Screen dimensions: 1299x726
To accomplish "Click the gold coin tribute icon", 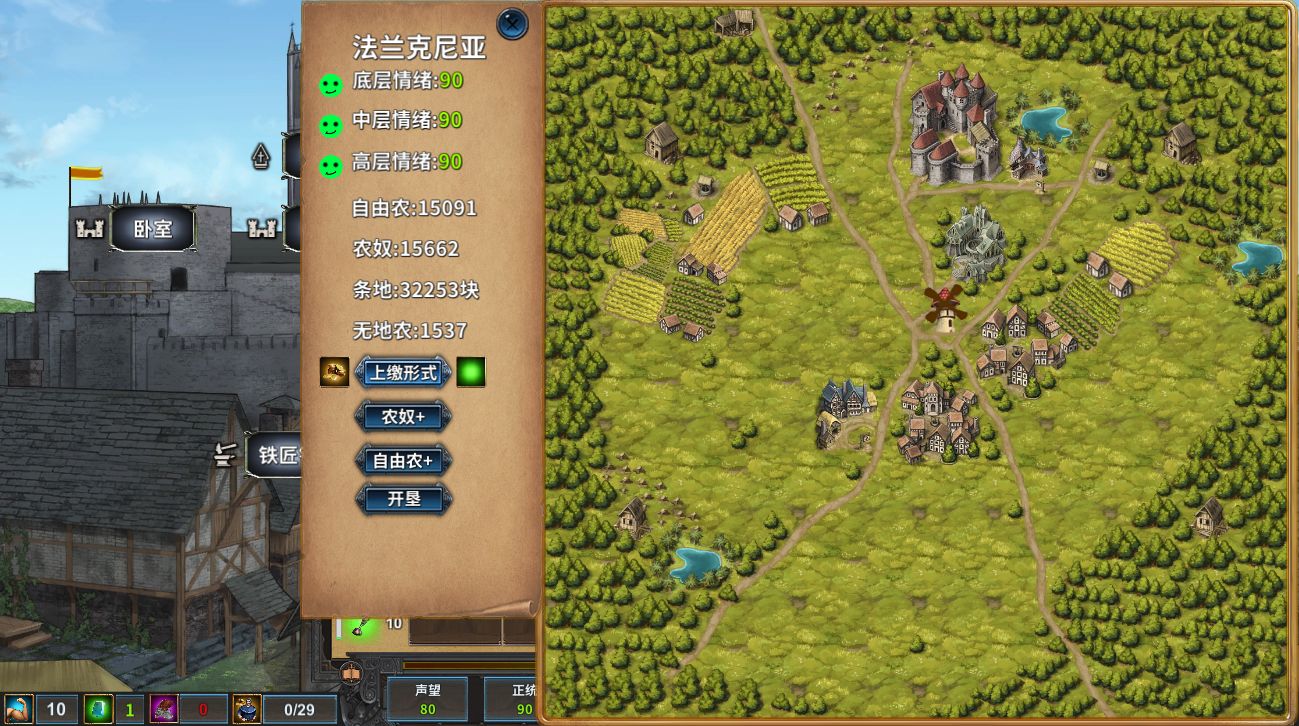I will 333,372.
